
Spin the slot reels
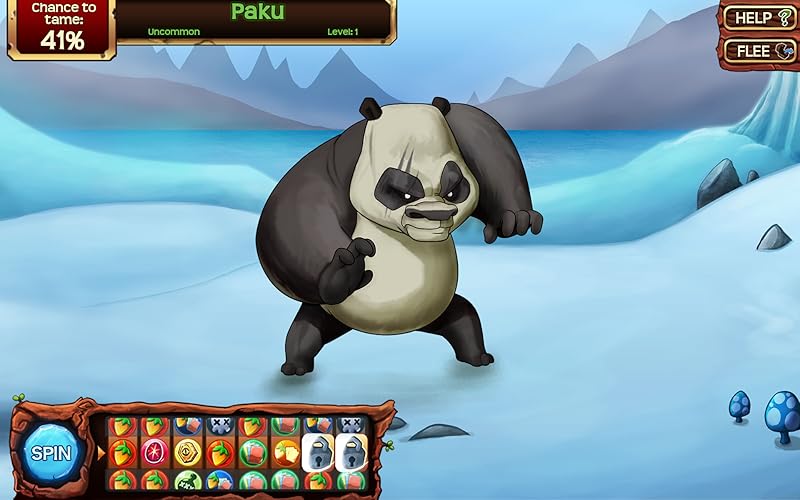coord(50,453)
